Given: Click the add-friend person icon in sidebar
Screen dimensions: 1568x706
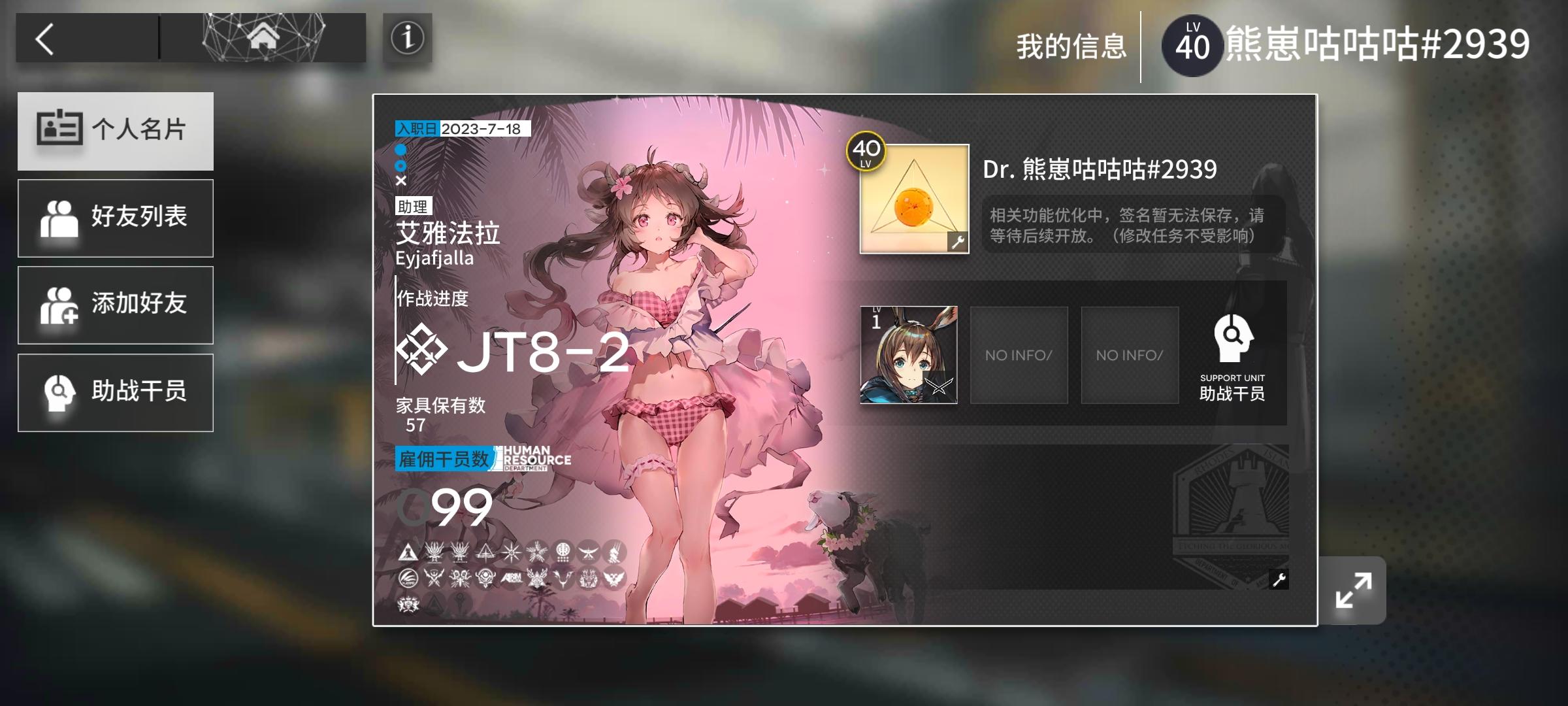Looking at the screenshot, I should click(x=59, y=305).
